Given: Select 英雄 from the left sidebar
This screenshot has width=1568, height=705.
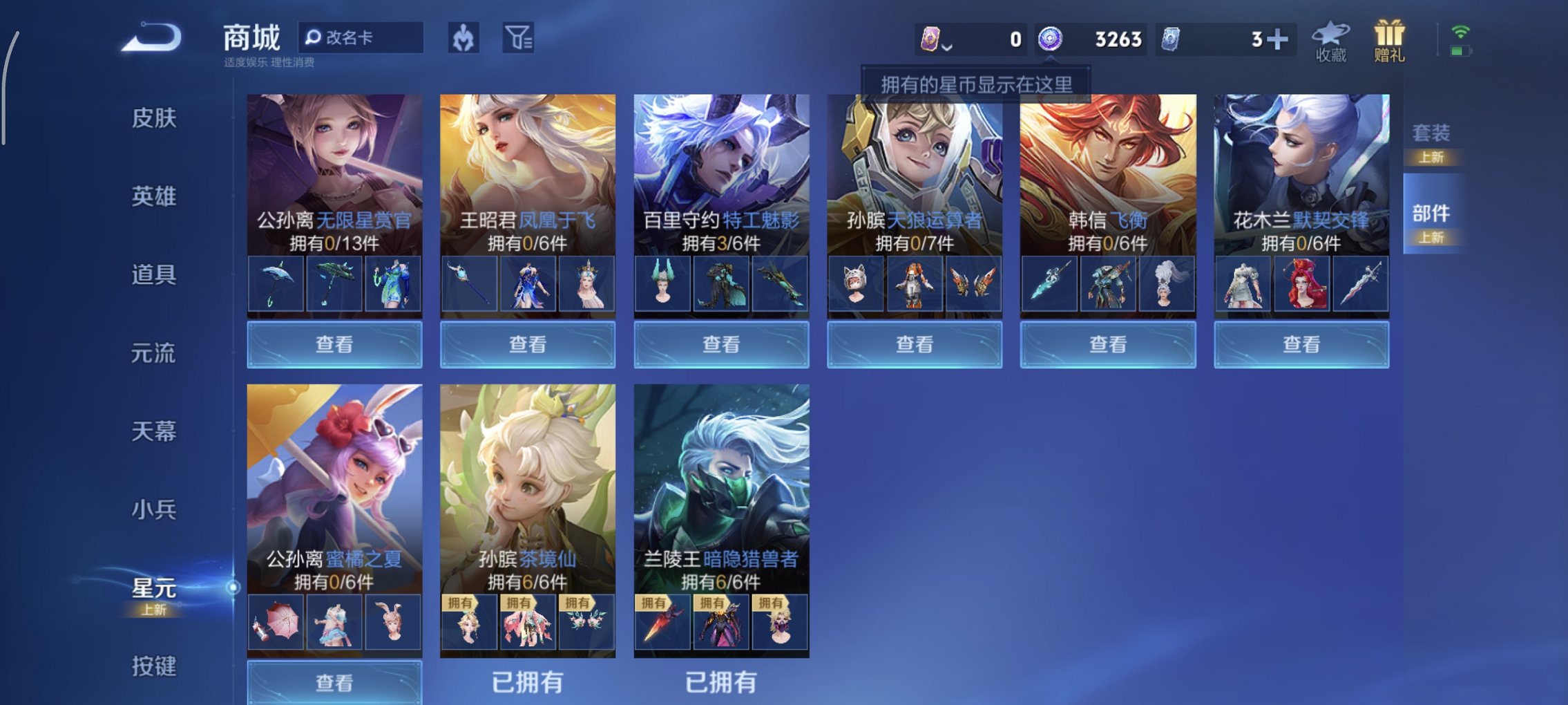Looking at the screenshot, I should (x=155, y=196).
